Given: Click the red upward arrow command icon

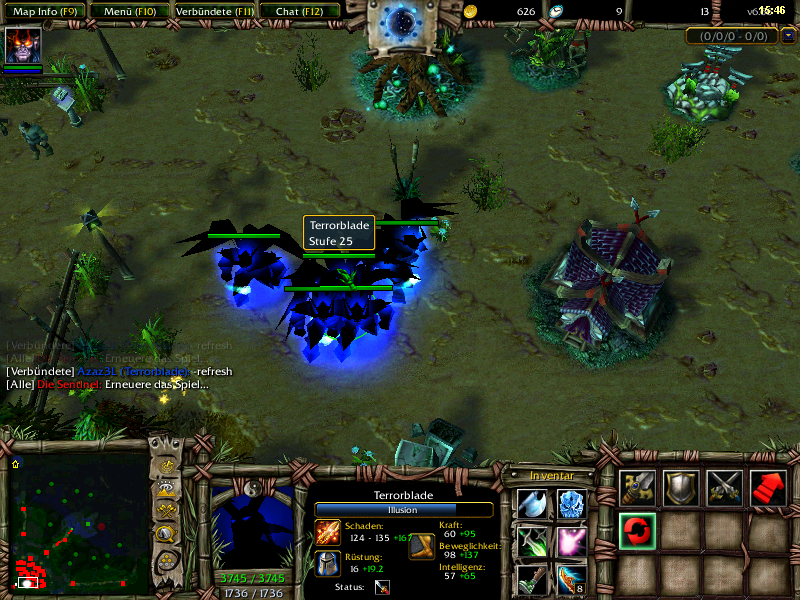Looking at the screenshot, I should [767, 487].
